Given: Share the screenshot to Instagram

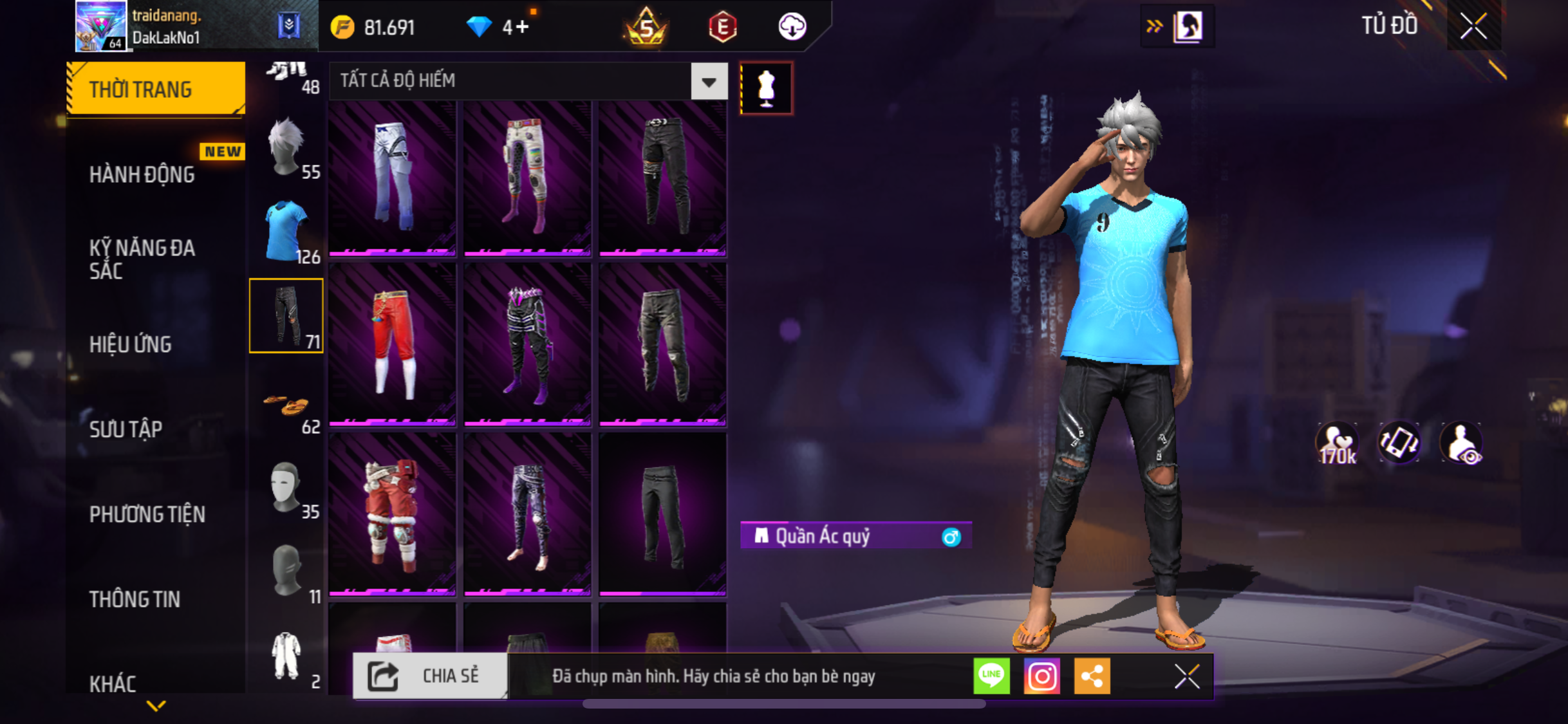Looking at the screenshot, I should click(x=1041, y=676).
